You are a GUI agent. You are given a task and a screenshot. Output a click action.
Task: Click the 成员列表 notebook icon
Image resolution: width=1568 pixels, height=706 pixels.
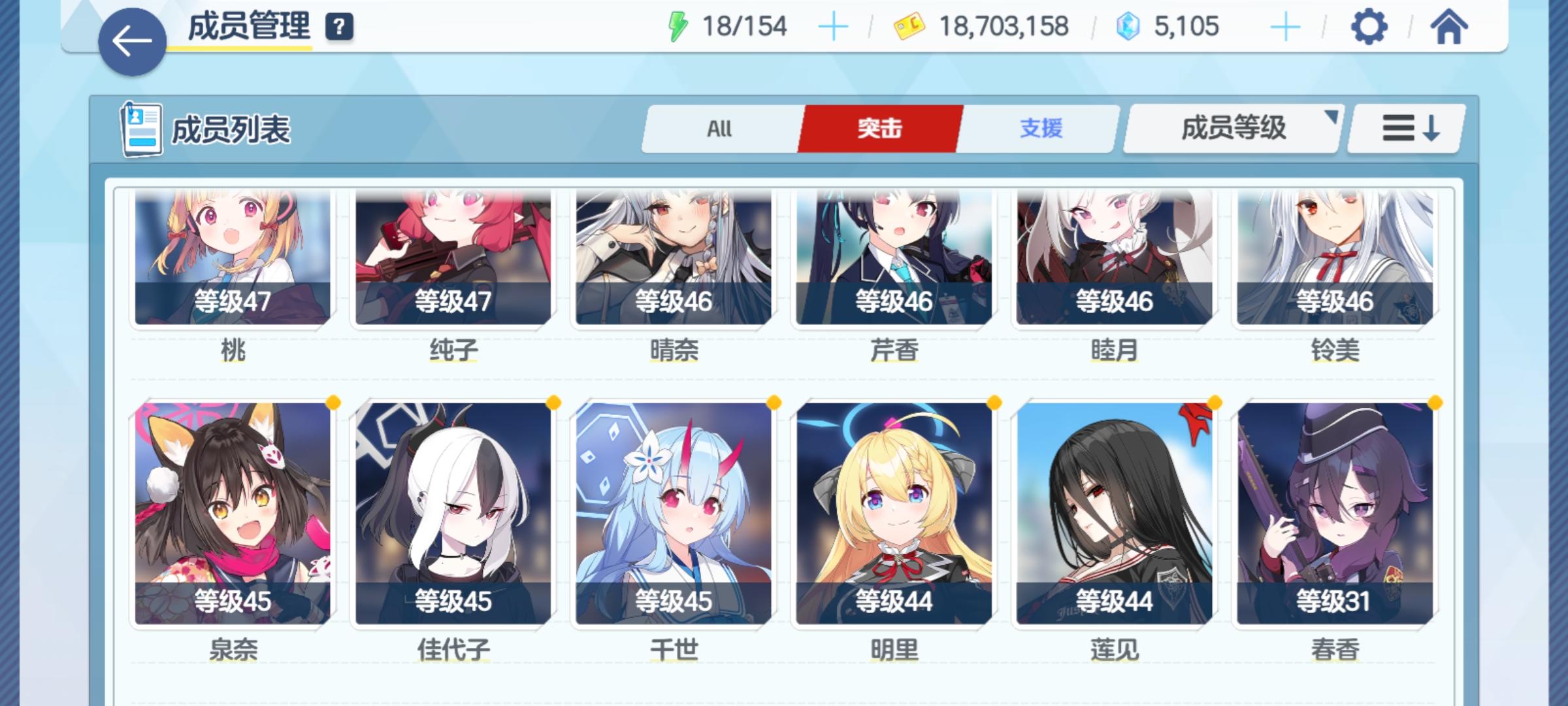(x=143, y=129)
